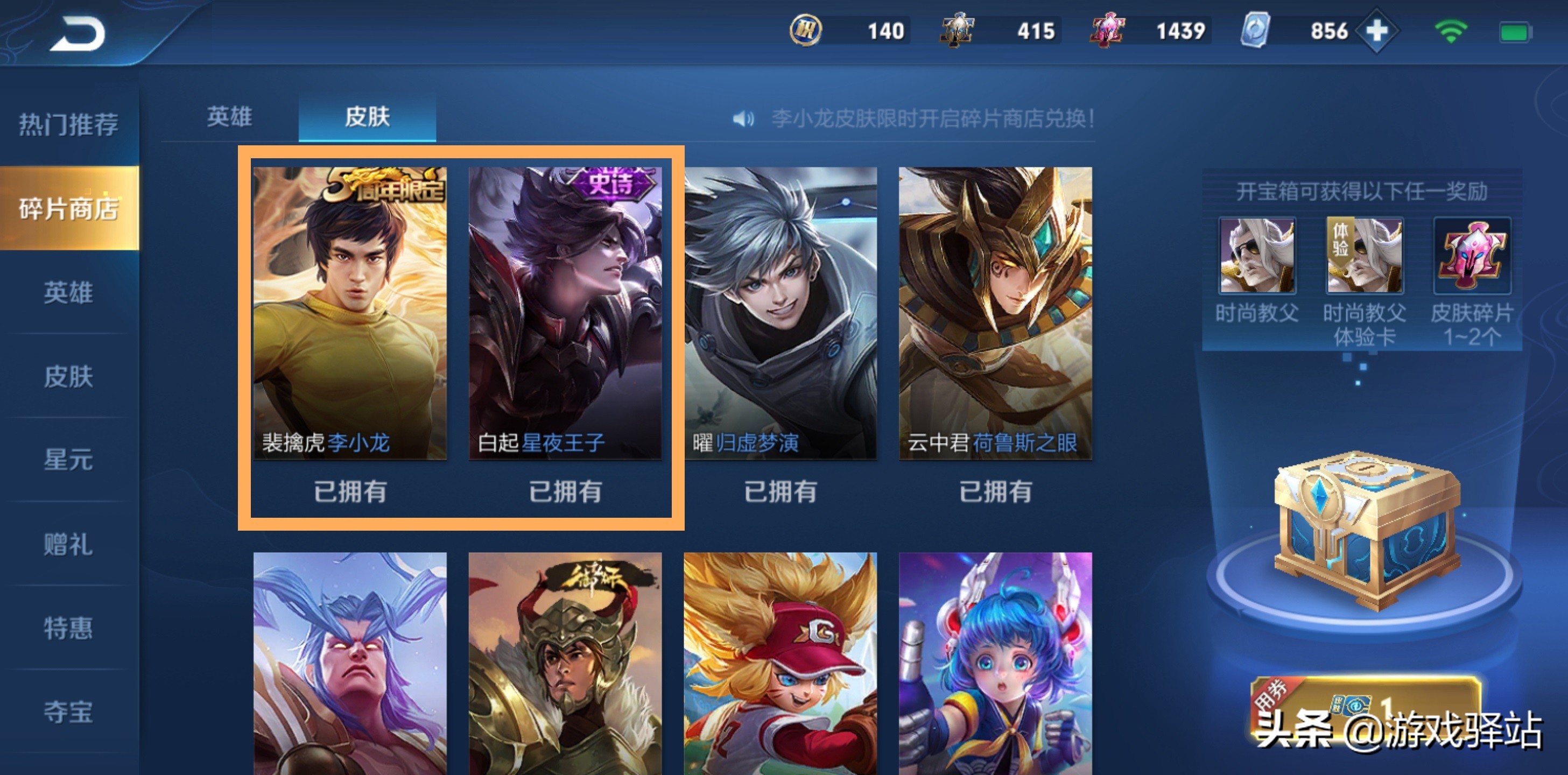1568x775 pixels.
Task: Inspect the 时尚教父体验卡 reward icon
Action: [x=1364, y=256]
